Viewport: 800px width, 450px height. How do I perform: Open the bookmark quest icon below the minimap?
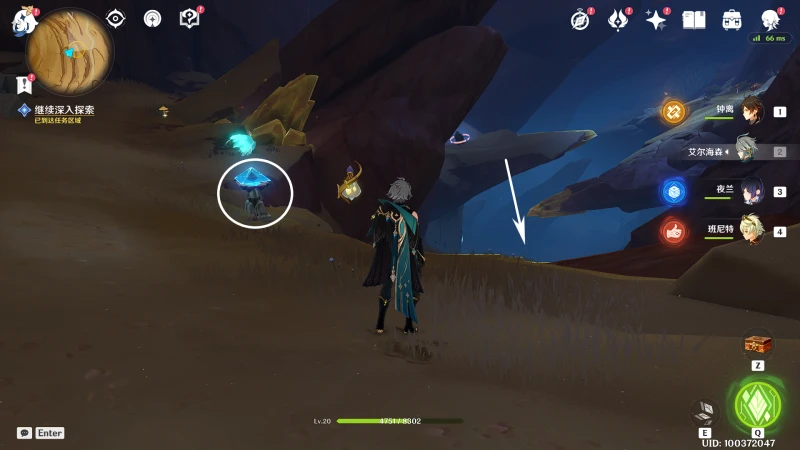pos(24,85)
